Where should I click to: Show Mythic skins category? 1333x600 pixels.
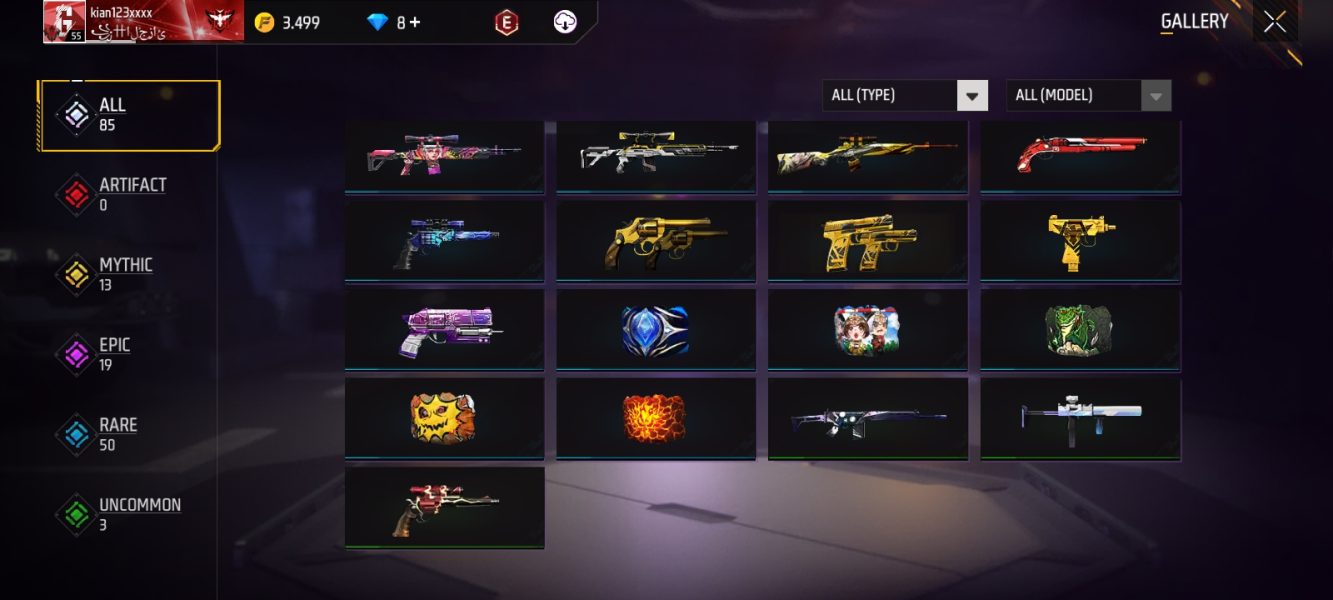pos(125,275)
